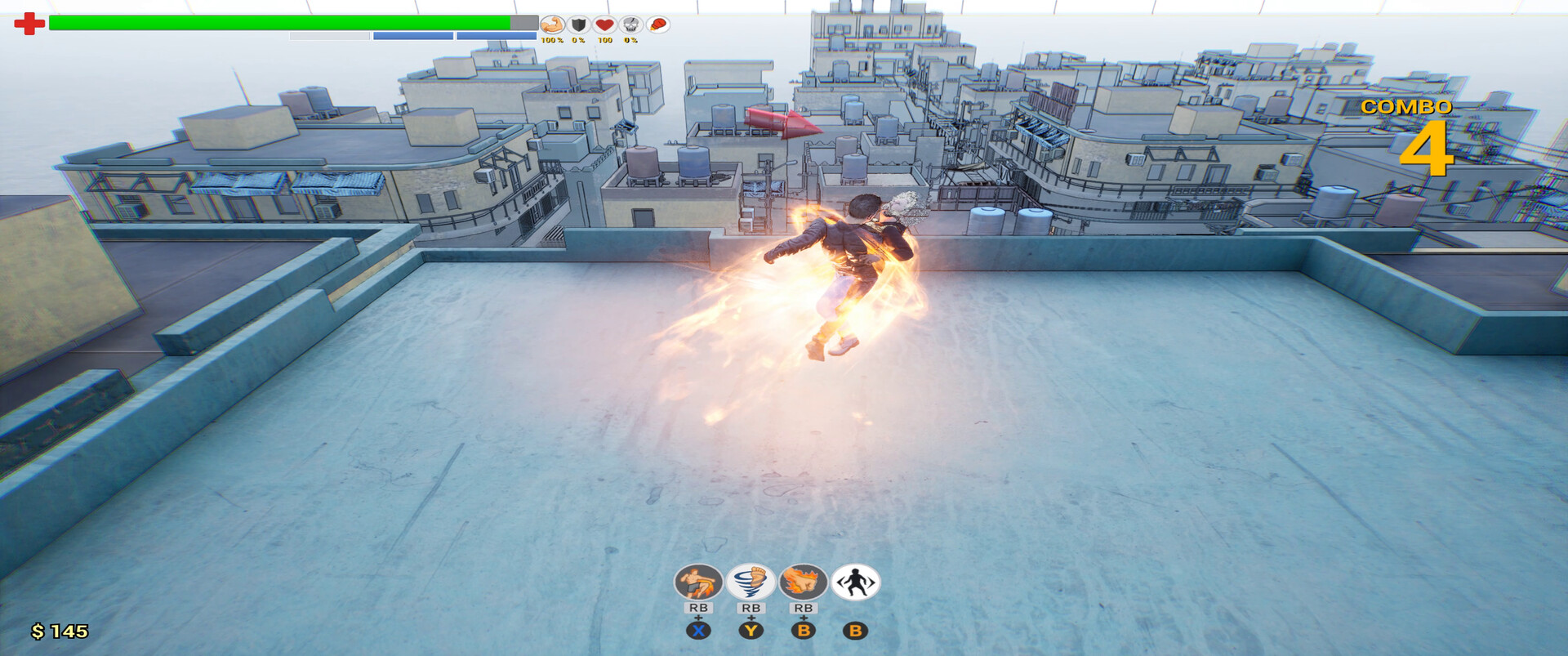1568x656 pixels.
Task: Select the dark shield defense icon
Action: (x=578, y=25)
